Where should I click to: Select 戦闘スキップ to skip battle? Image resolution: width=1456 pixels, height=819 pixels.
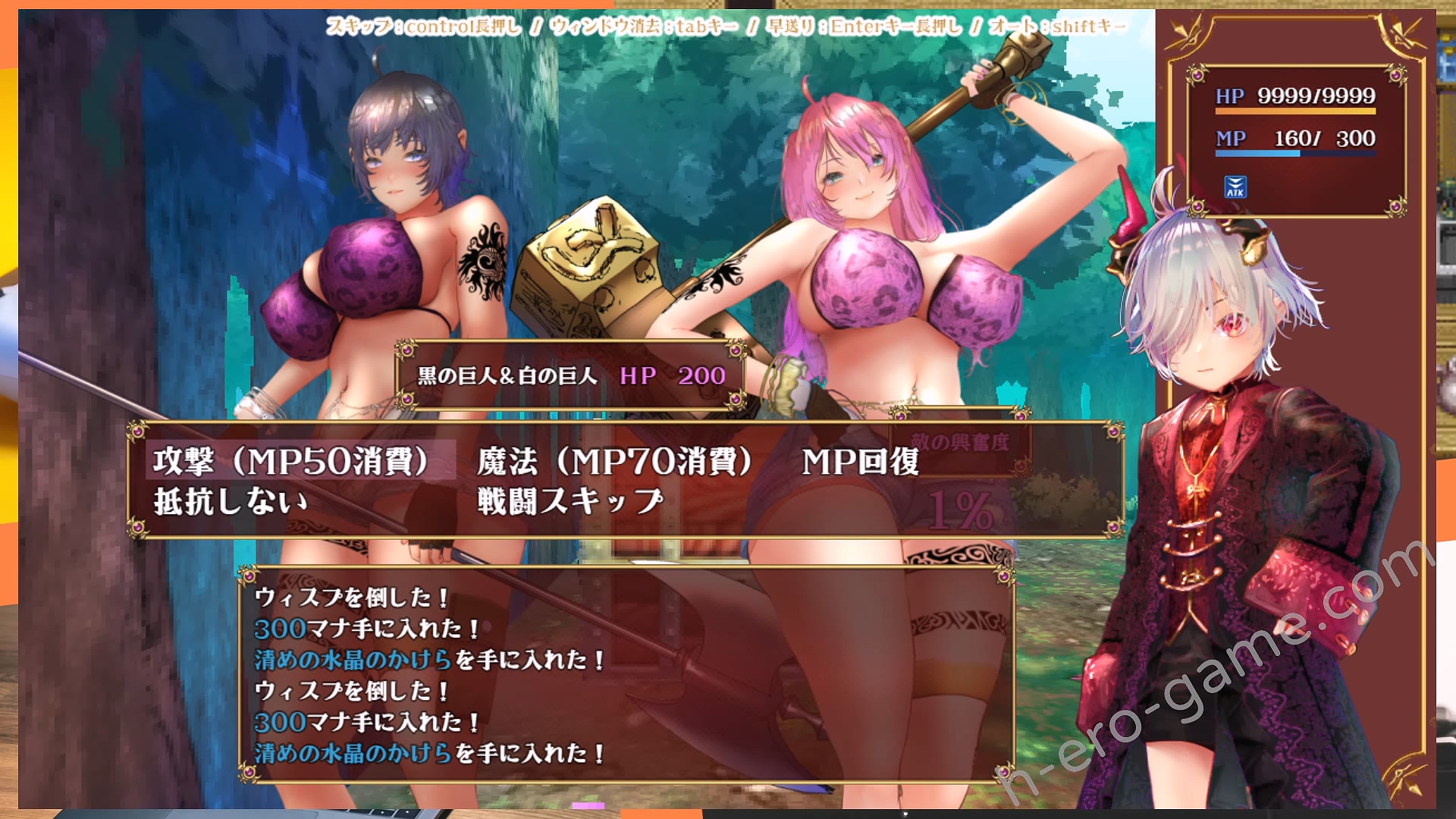(x=570, y=501)
